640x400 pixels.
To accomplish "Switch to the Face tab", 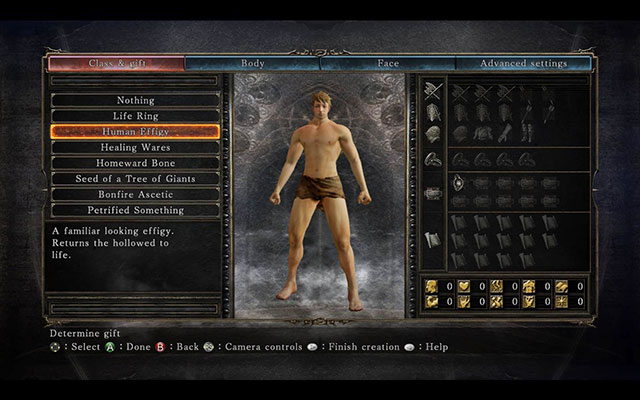I will point(387,64).
